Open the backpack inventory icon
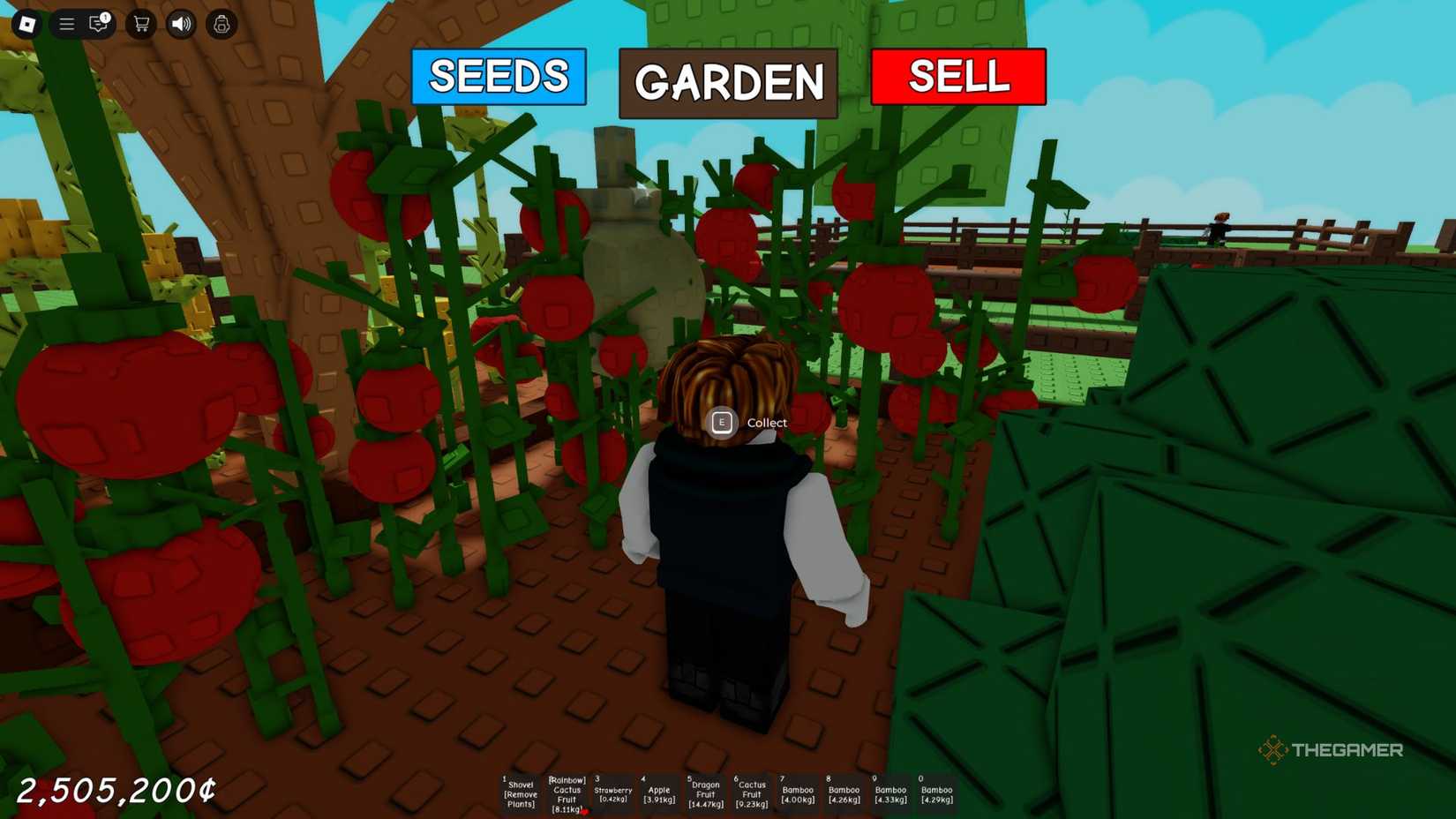Viewport: 1456px width, 819px height. coord(221,24)
